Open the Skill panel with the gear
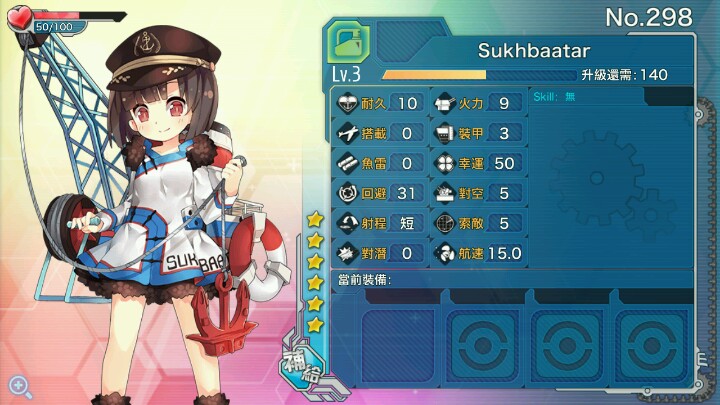The height and width of the screenshot is (405, 720). tap(609, 174)
